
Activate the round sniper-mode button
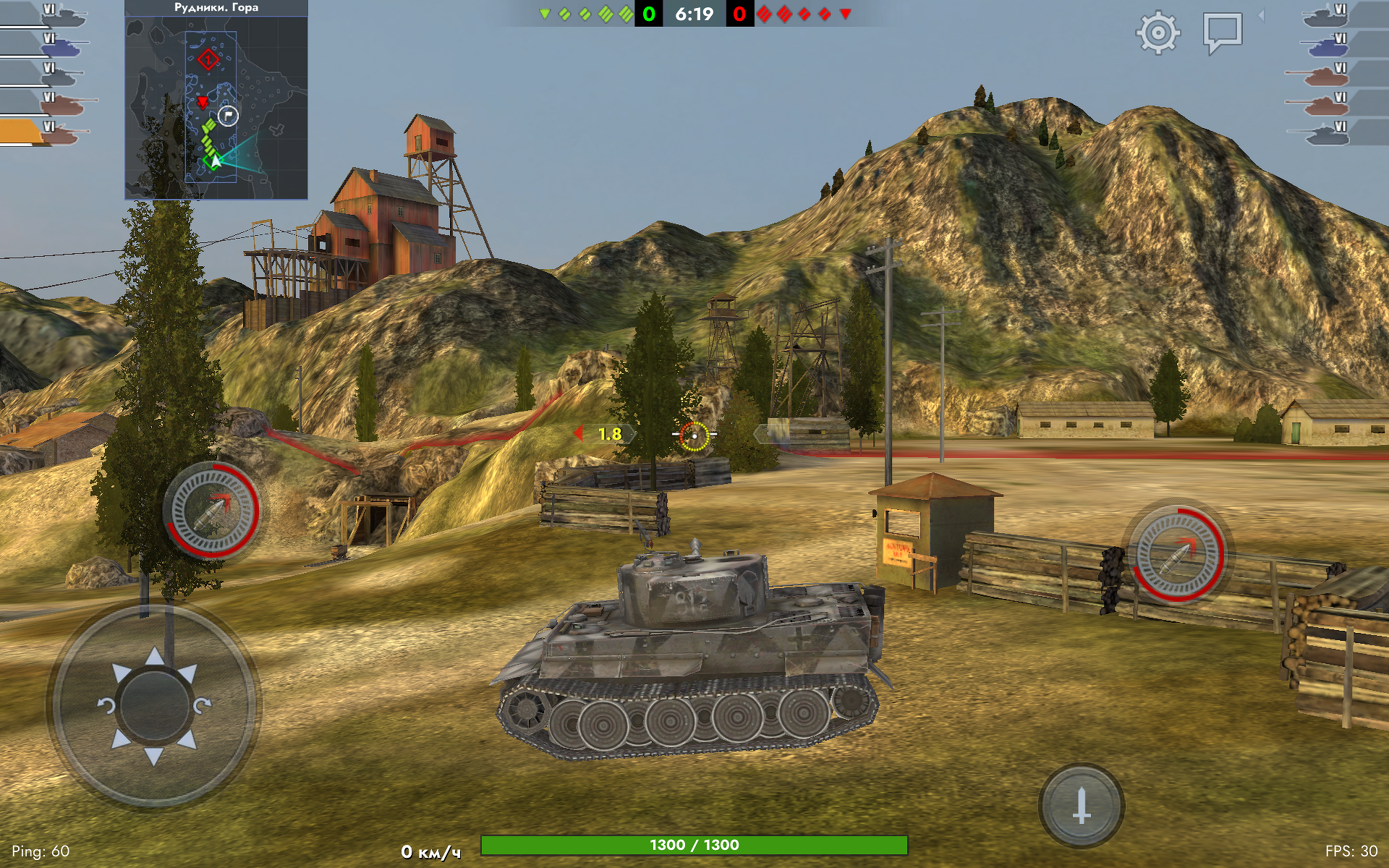point(1081,805)
